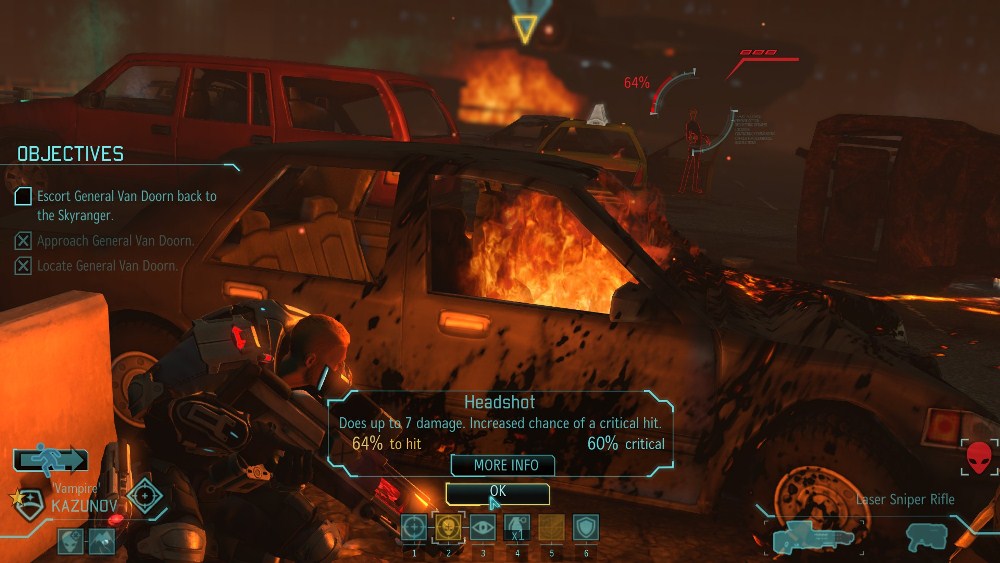Switch to the pistol sidearm icon
This screenshot has height=563, width=1000.
(926, 537)
